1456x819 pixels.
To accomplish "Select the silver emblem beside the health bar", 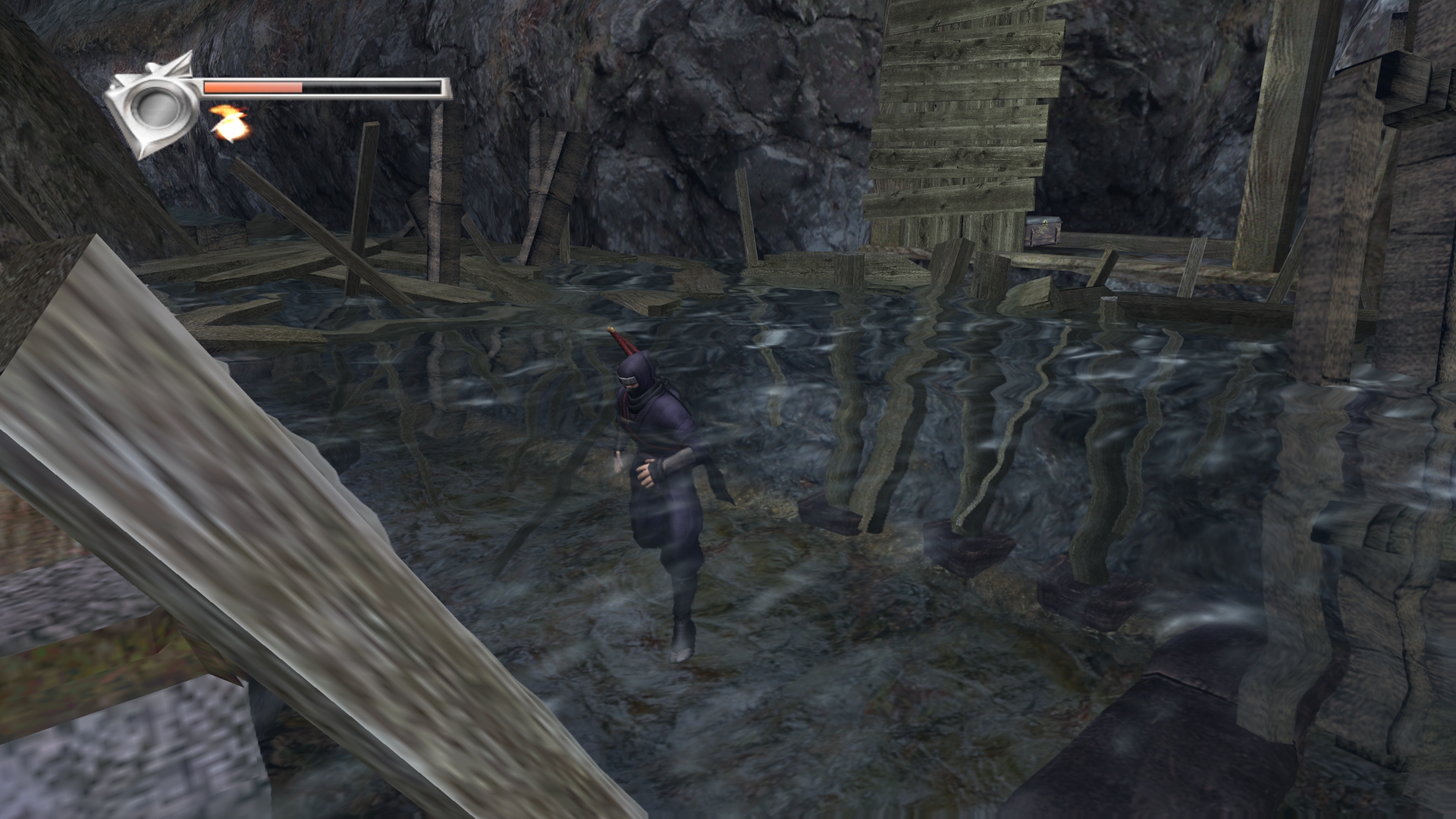I will 152,105.
